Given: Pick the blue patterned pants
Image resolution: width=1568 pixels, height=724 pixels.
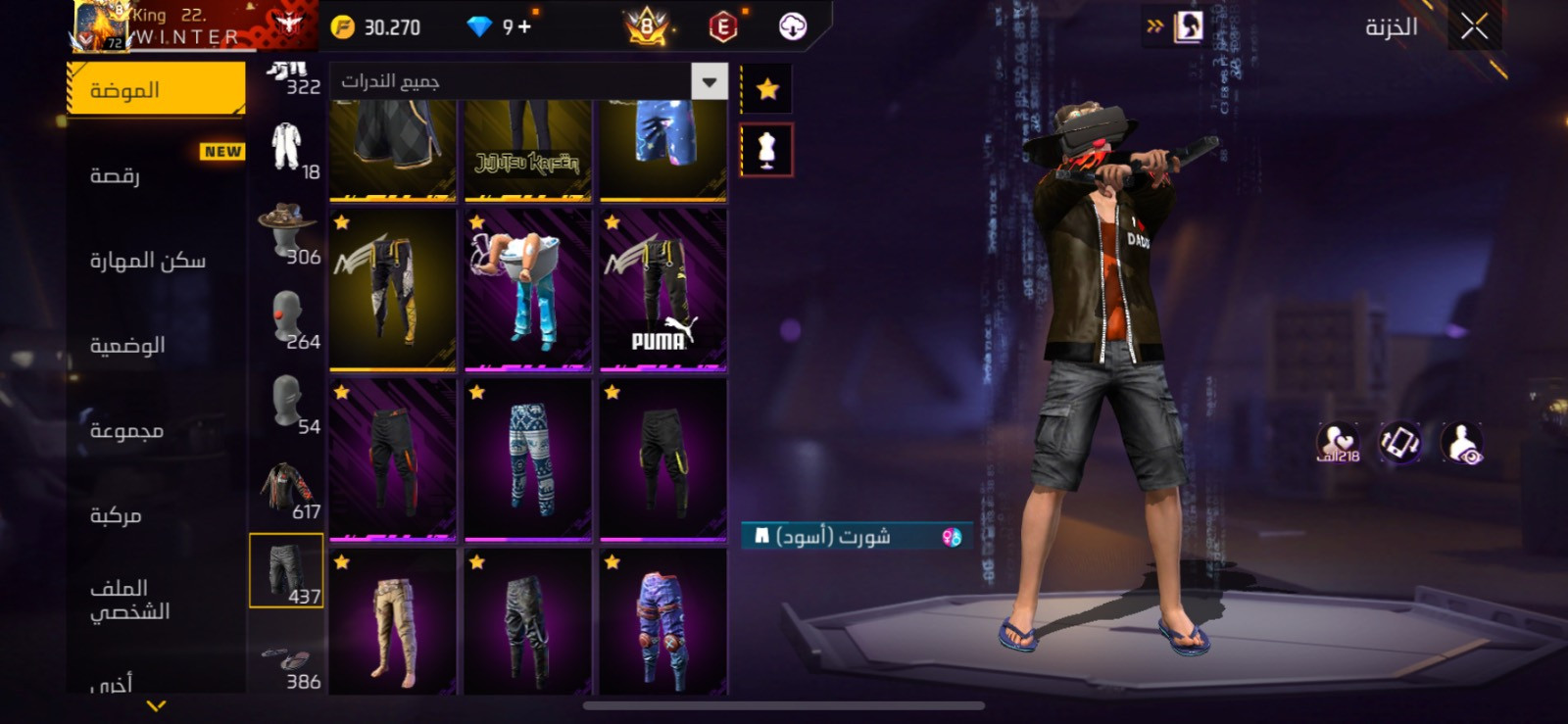Looking at the screenshot, I should click(528, 460).
